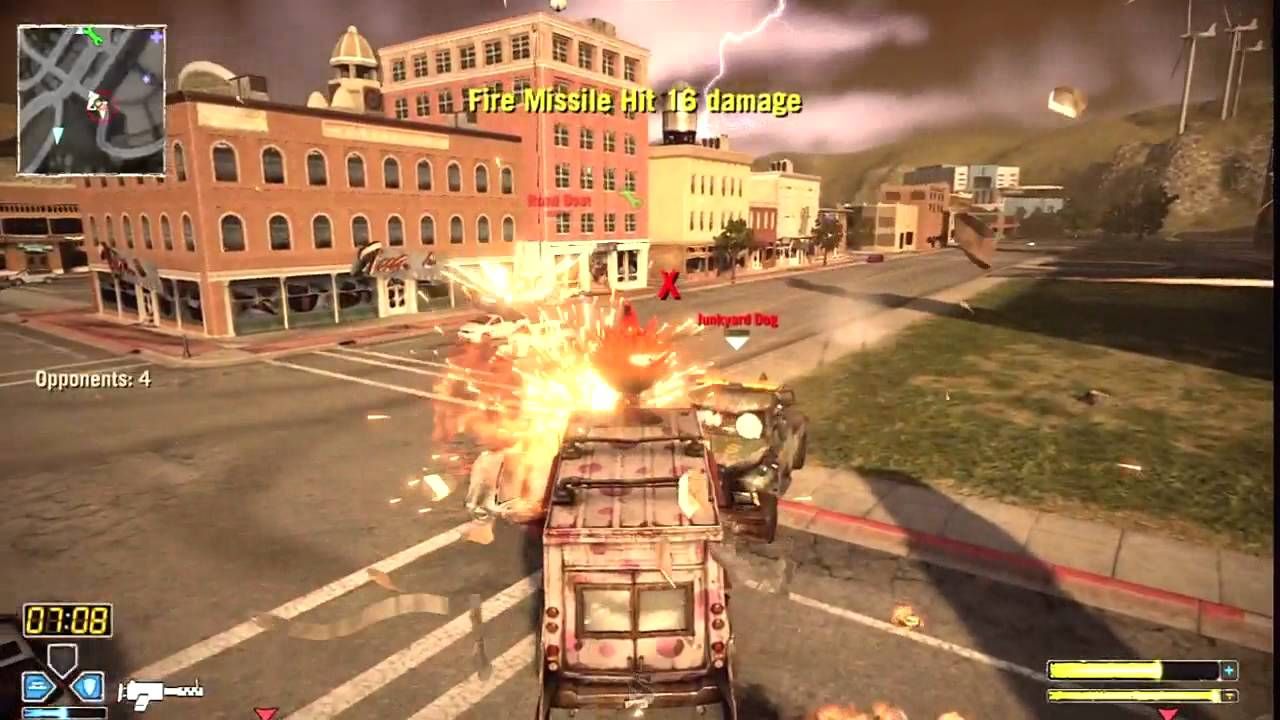
Task: Toggle the shield ability in the bottom-left HUD
Action: point(88,688)
